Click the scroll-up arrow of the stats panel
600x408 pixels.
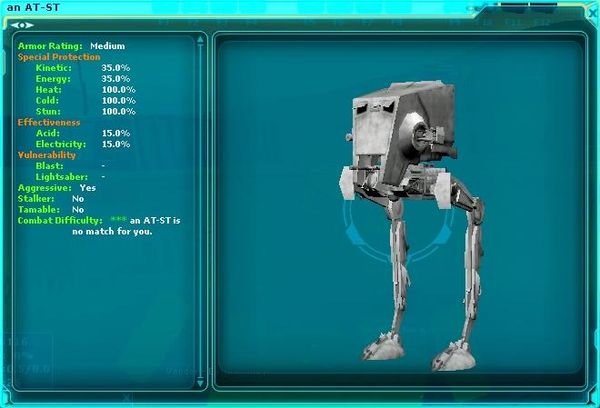[x=201, y=39]
